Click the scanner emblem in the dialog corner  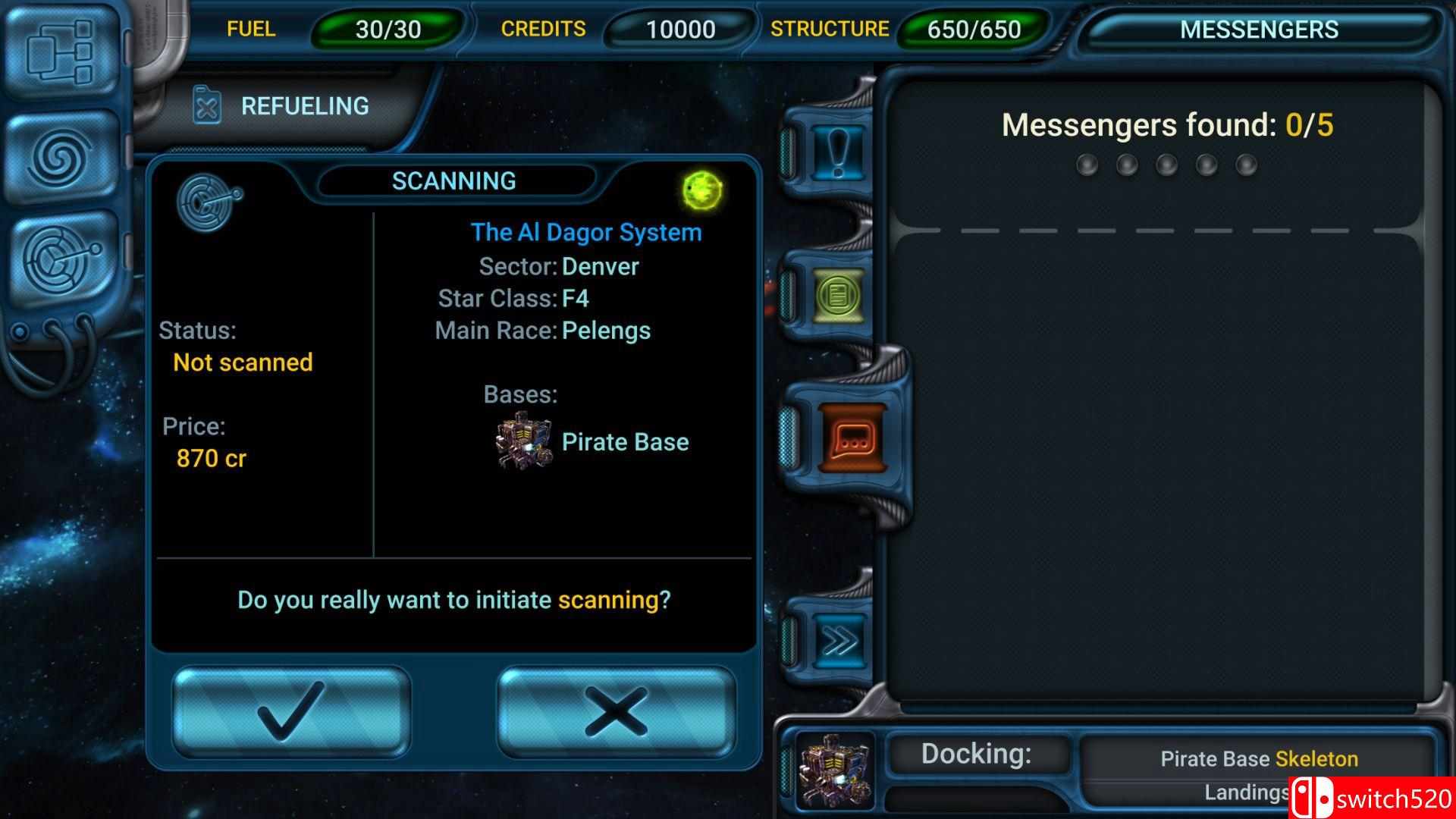pyautogui.click(x=208, y=197)
